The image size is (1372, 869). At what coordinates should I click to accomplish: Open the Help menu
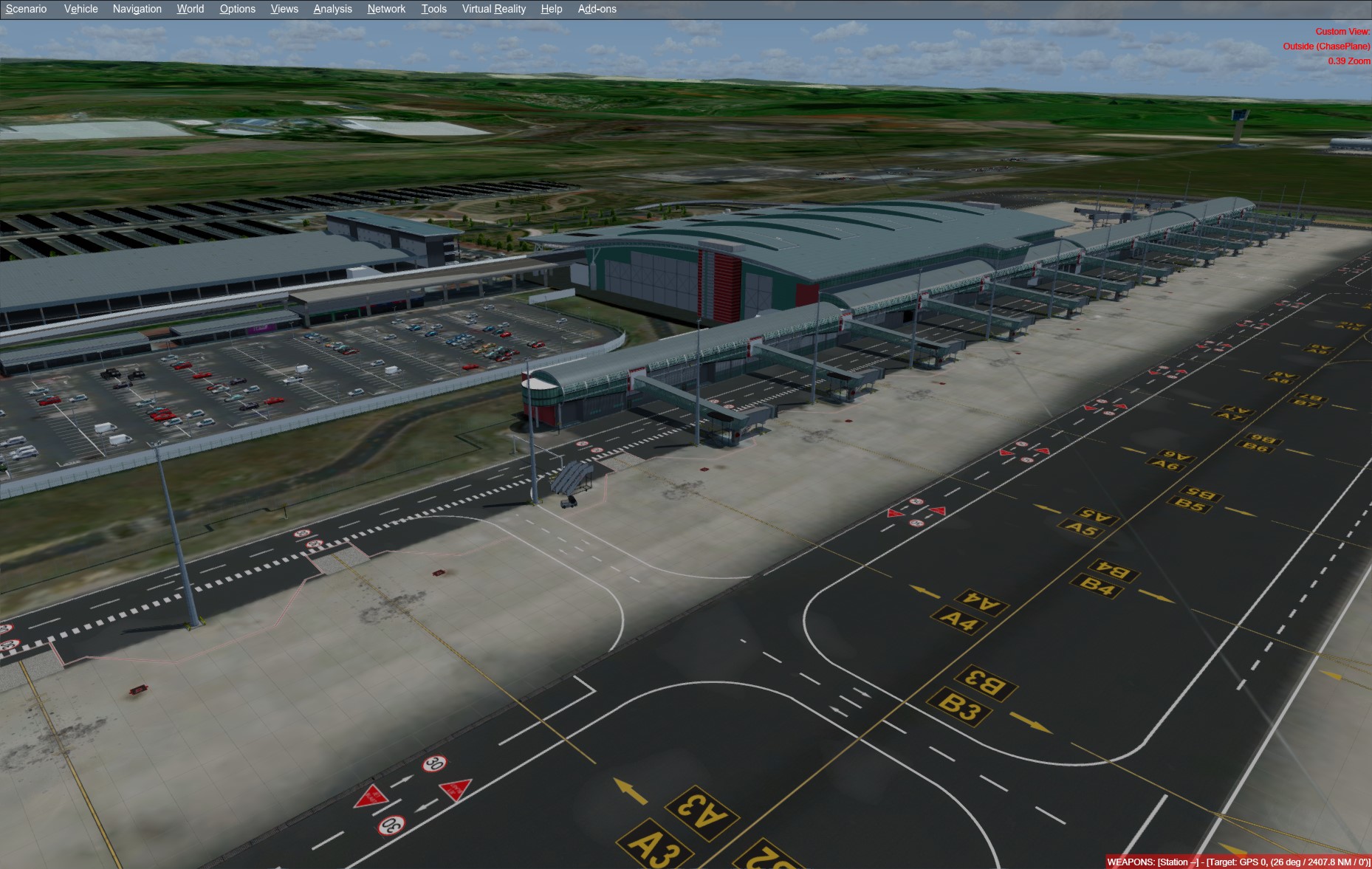551,9
